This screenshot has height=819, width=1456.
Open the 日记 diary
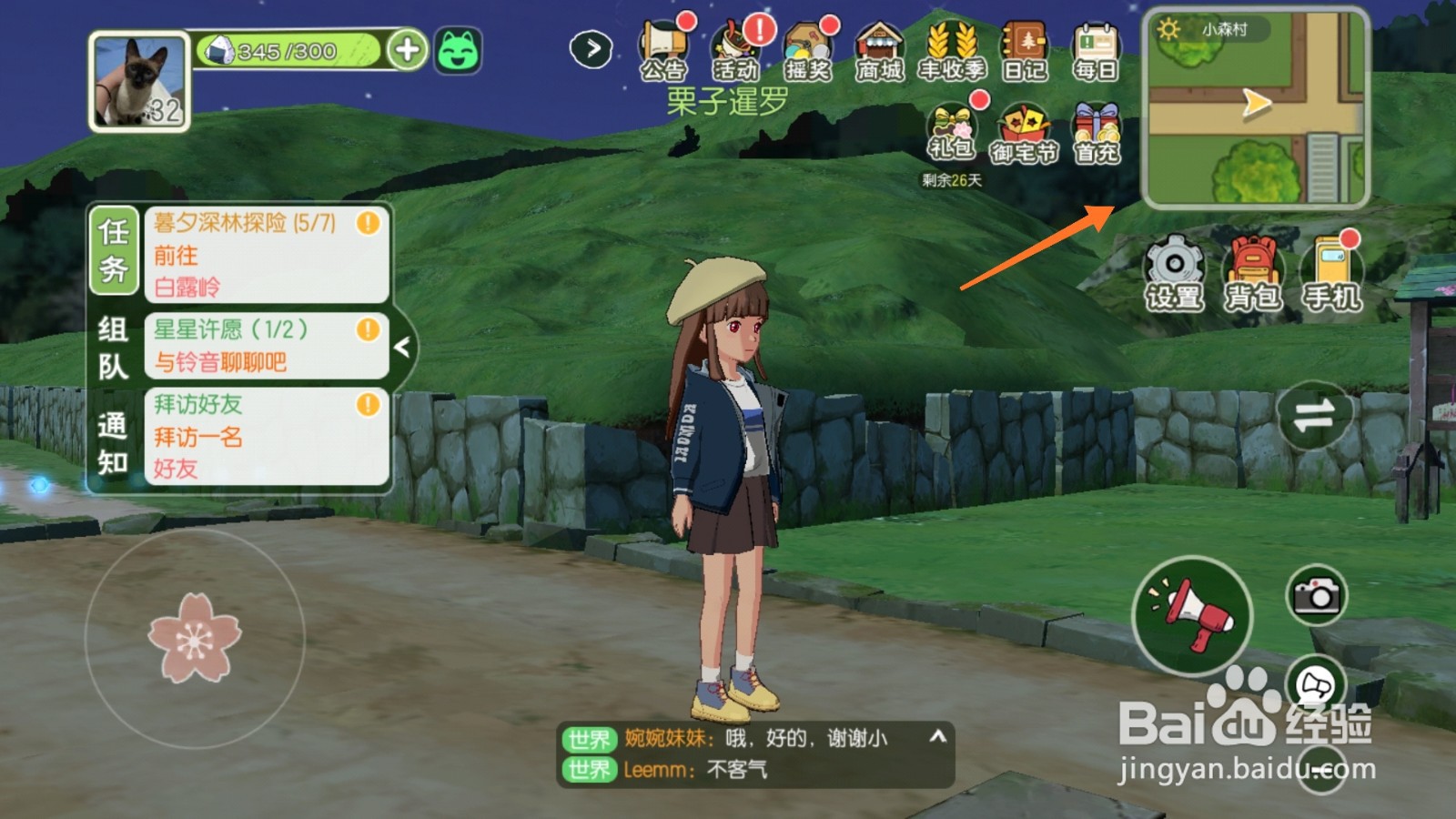pos(1024,45)
